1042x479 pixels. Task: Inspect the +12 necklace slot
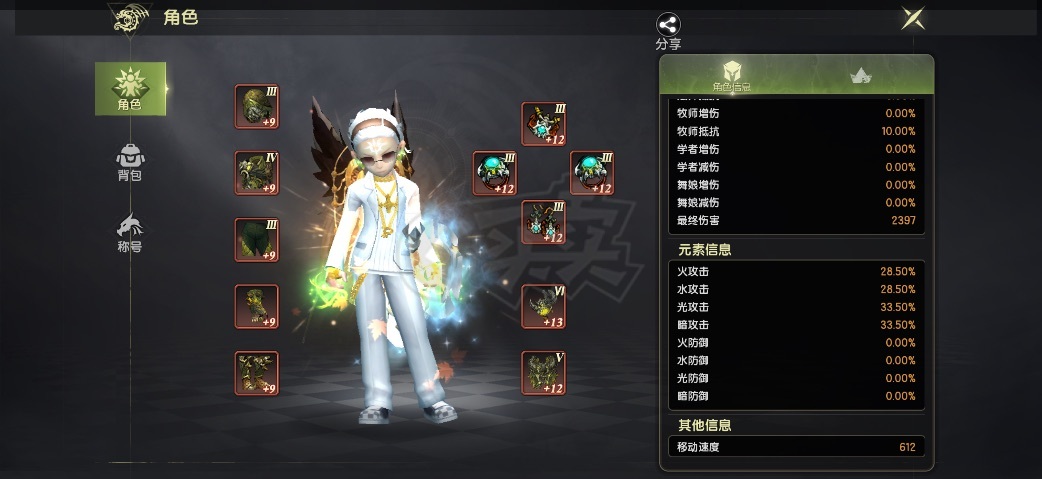point(544,124)
